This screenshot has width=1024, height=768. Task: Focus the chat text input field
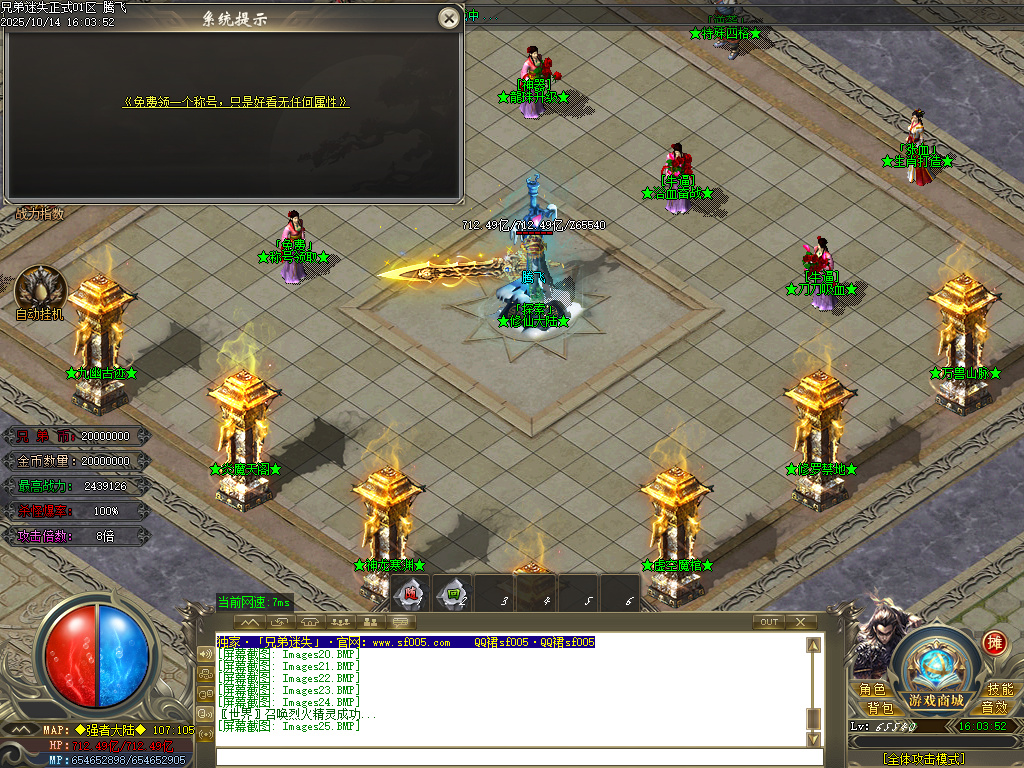pyautogui.click(x=510, y=757)
